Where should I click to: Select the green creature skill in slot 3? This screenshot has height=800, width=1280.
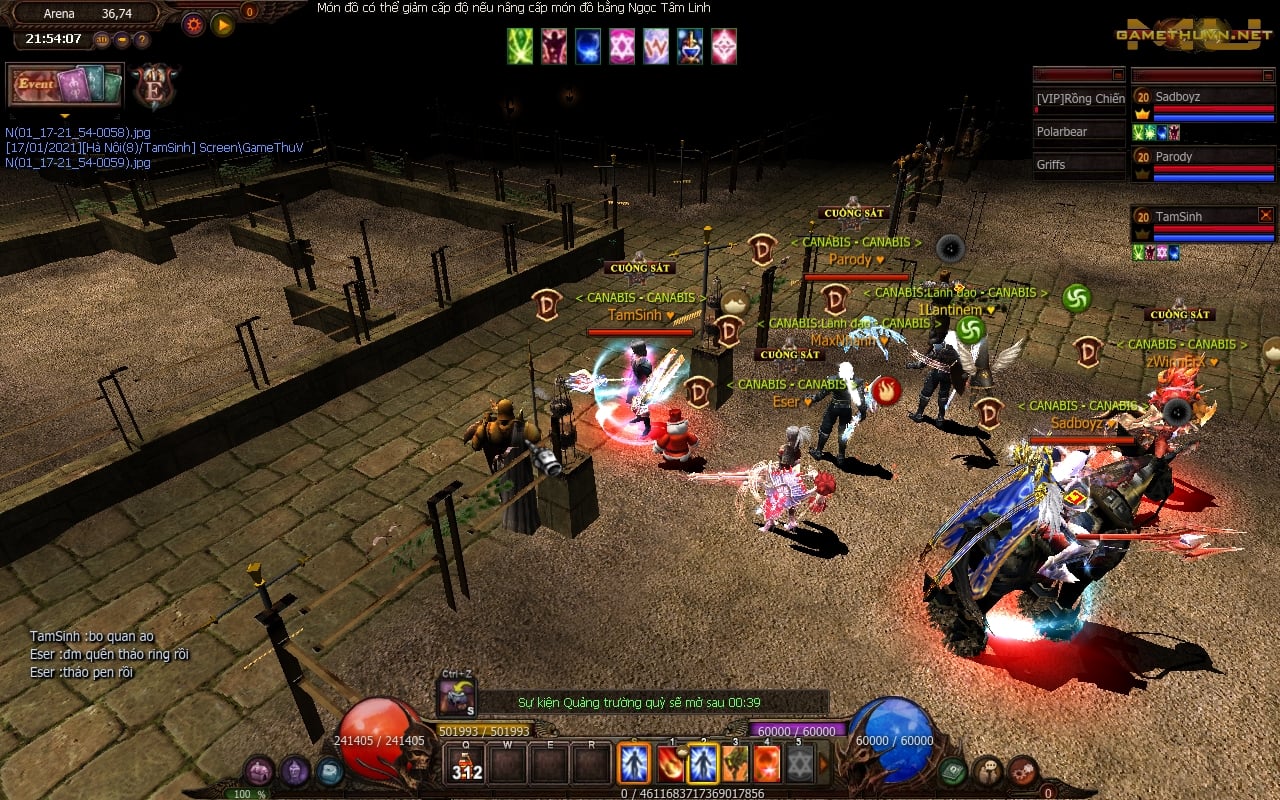point(736,765)
